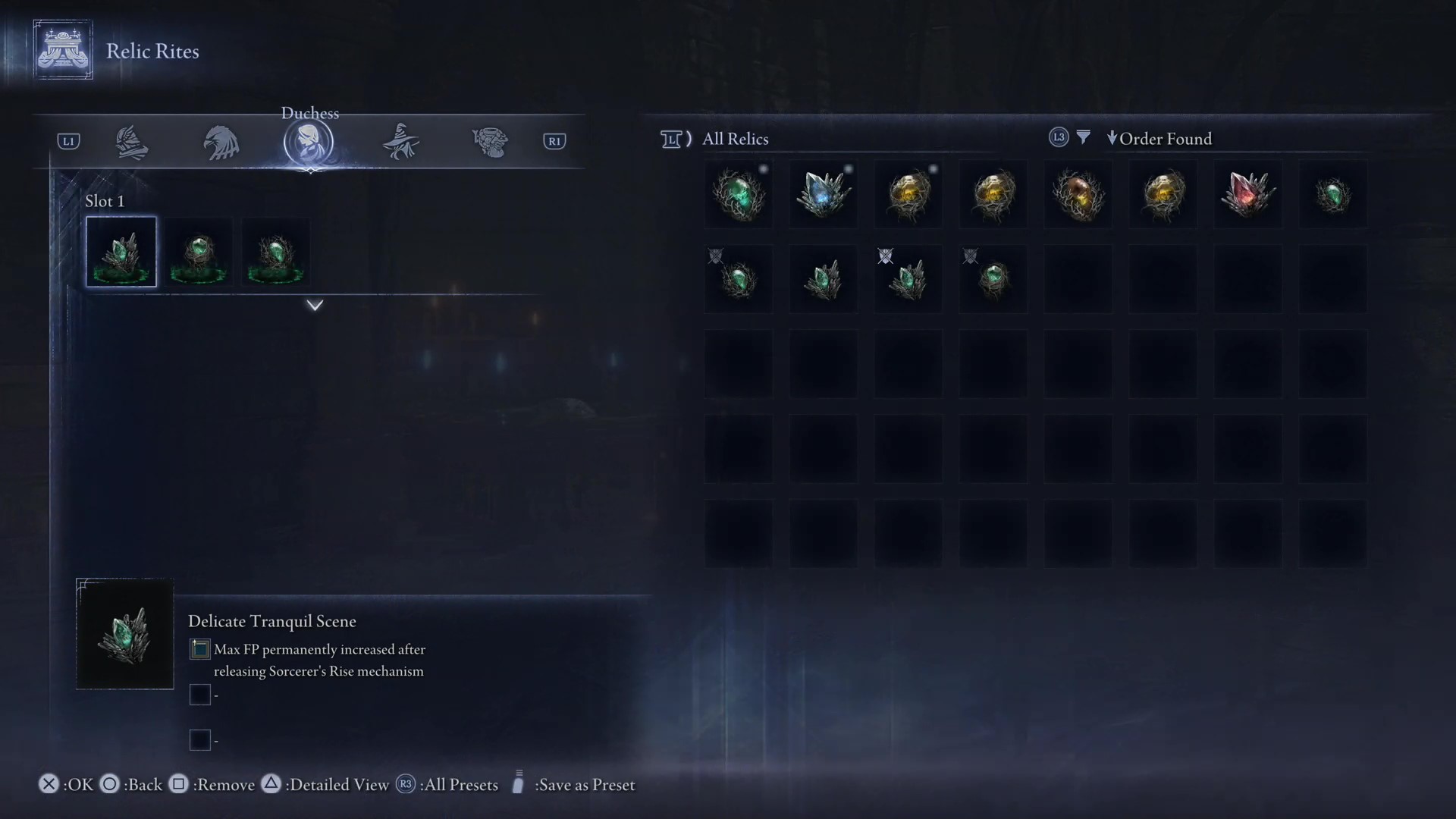Click the Relic Rites emblem in the header
The height and width of the screenshot is (819, 1456).
click(63, 49)
